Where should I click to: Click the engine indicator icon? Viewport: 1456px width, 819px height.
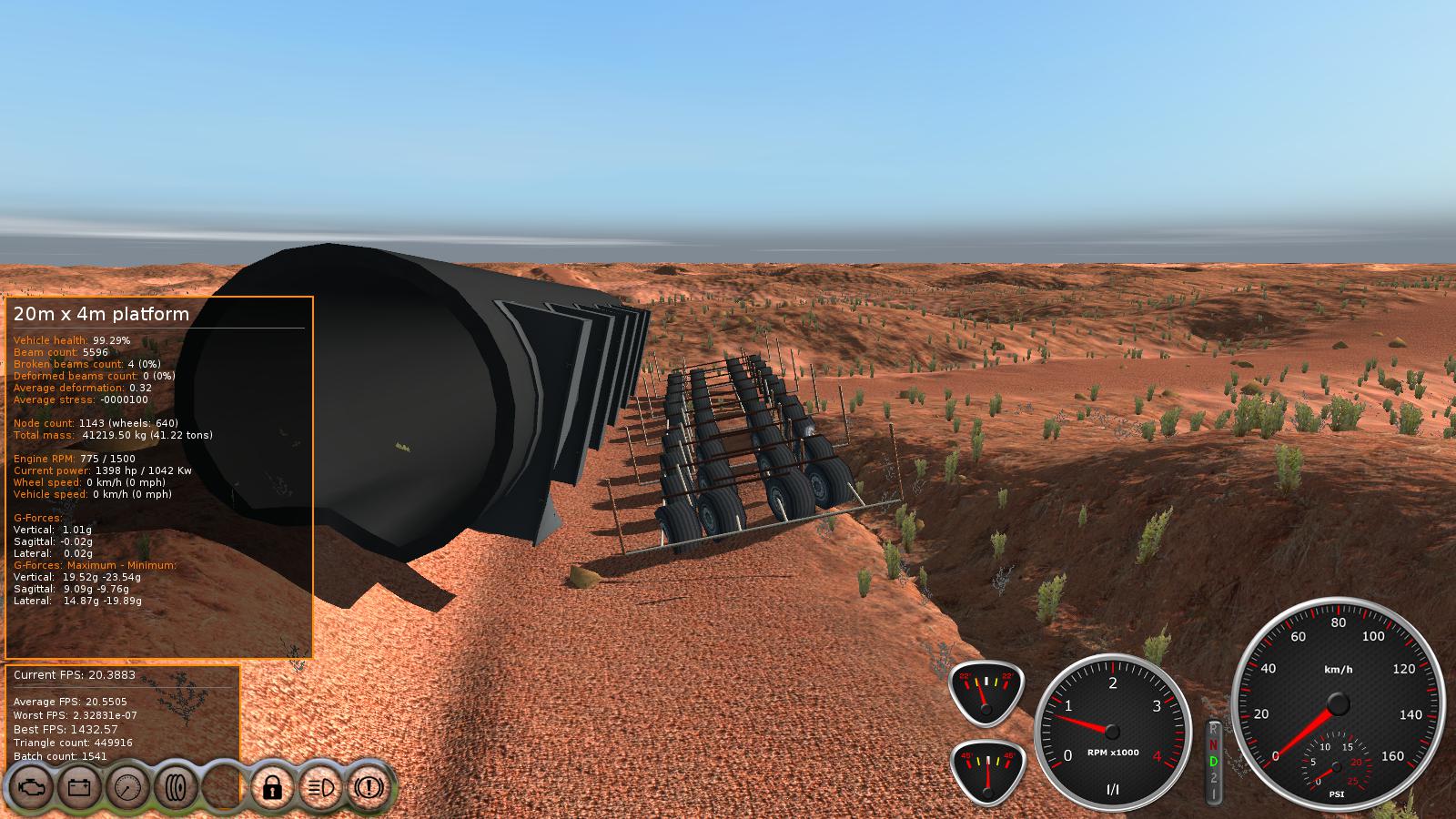30,786
